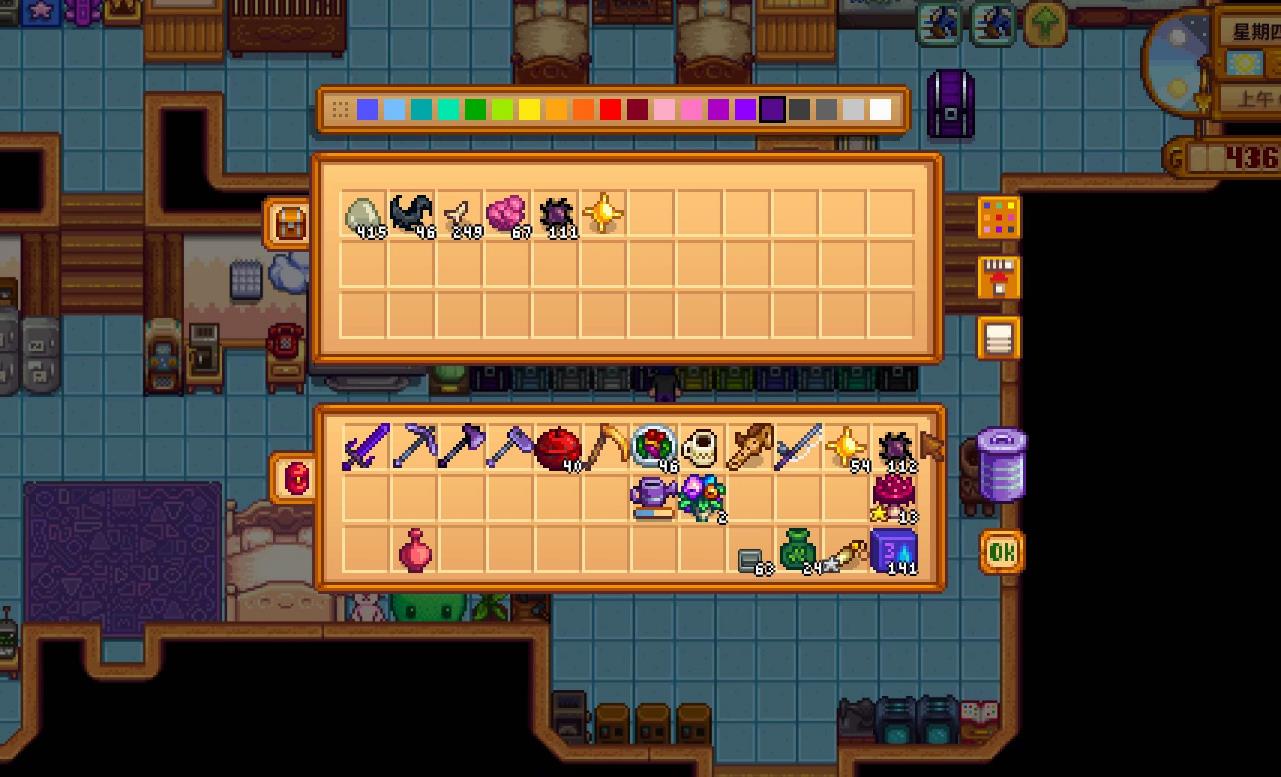Take the bone fragment stack of 249
The image size is (1281, 777).
[x=460, y=215]
